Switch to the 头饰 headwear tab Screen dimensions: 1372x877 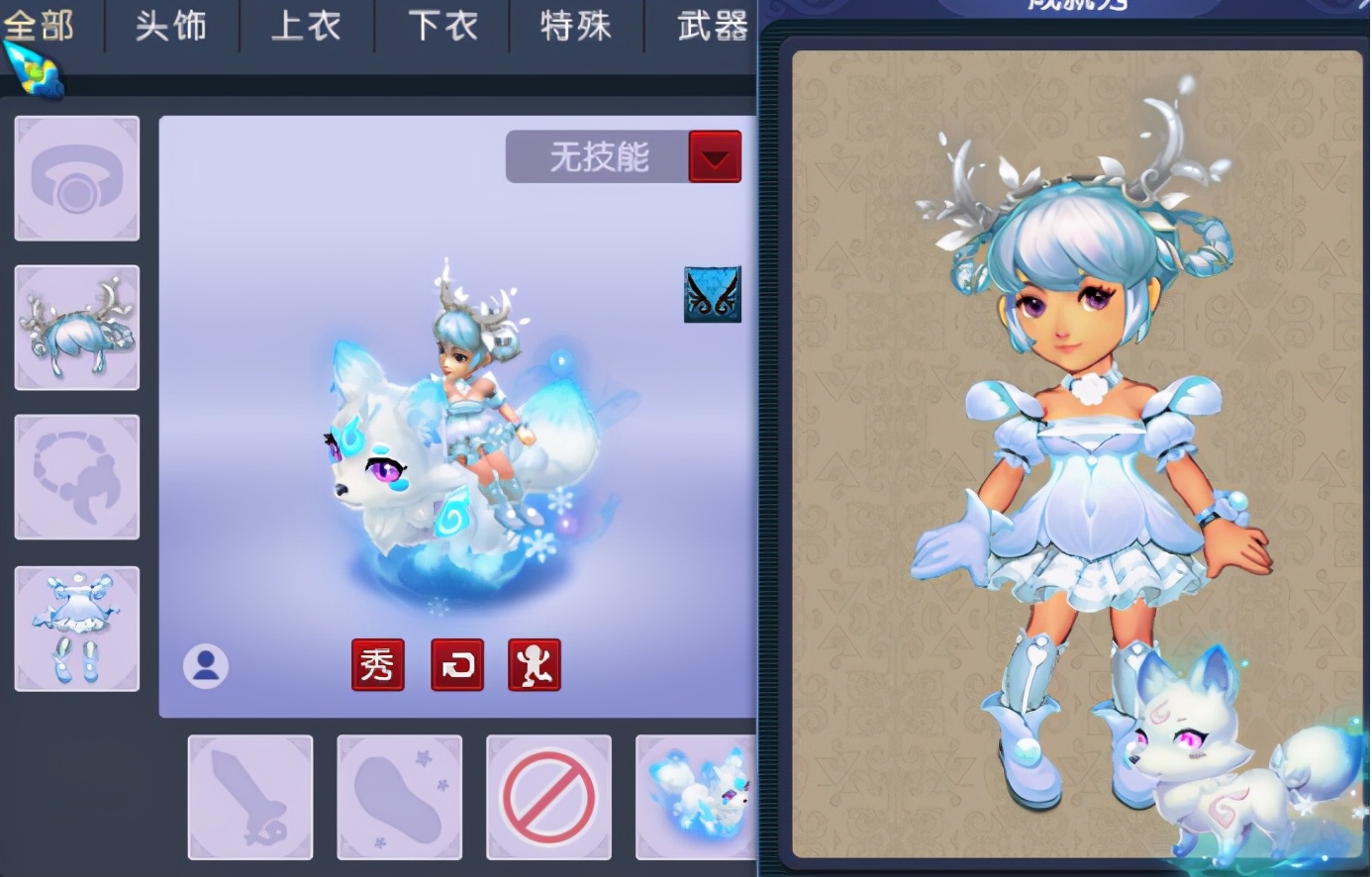(170, 27)
